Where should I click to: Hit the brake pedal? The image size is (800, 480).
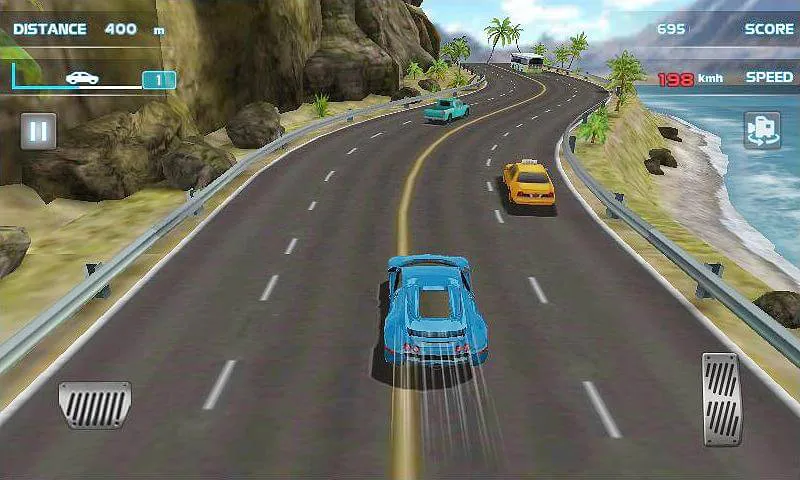click(x=95, y=402)
